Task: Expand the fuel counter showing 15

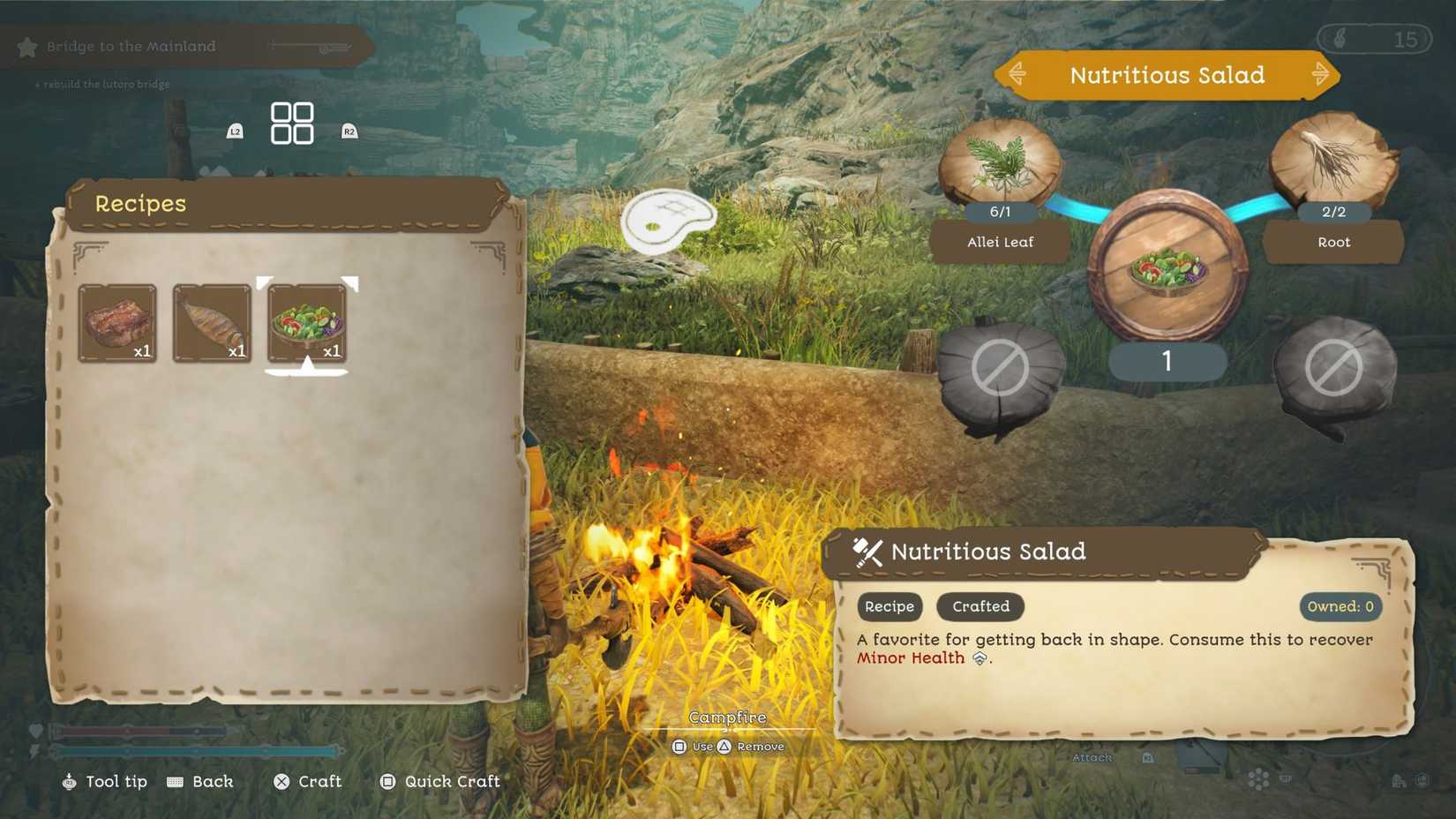Action: pos(1373,39)
